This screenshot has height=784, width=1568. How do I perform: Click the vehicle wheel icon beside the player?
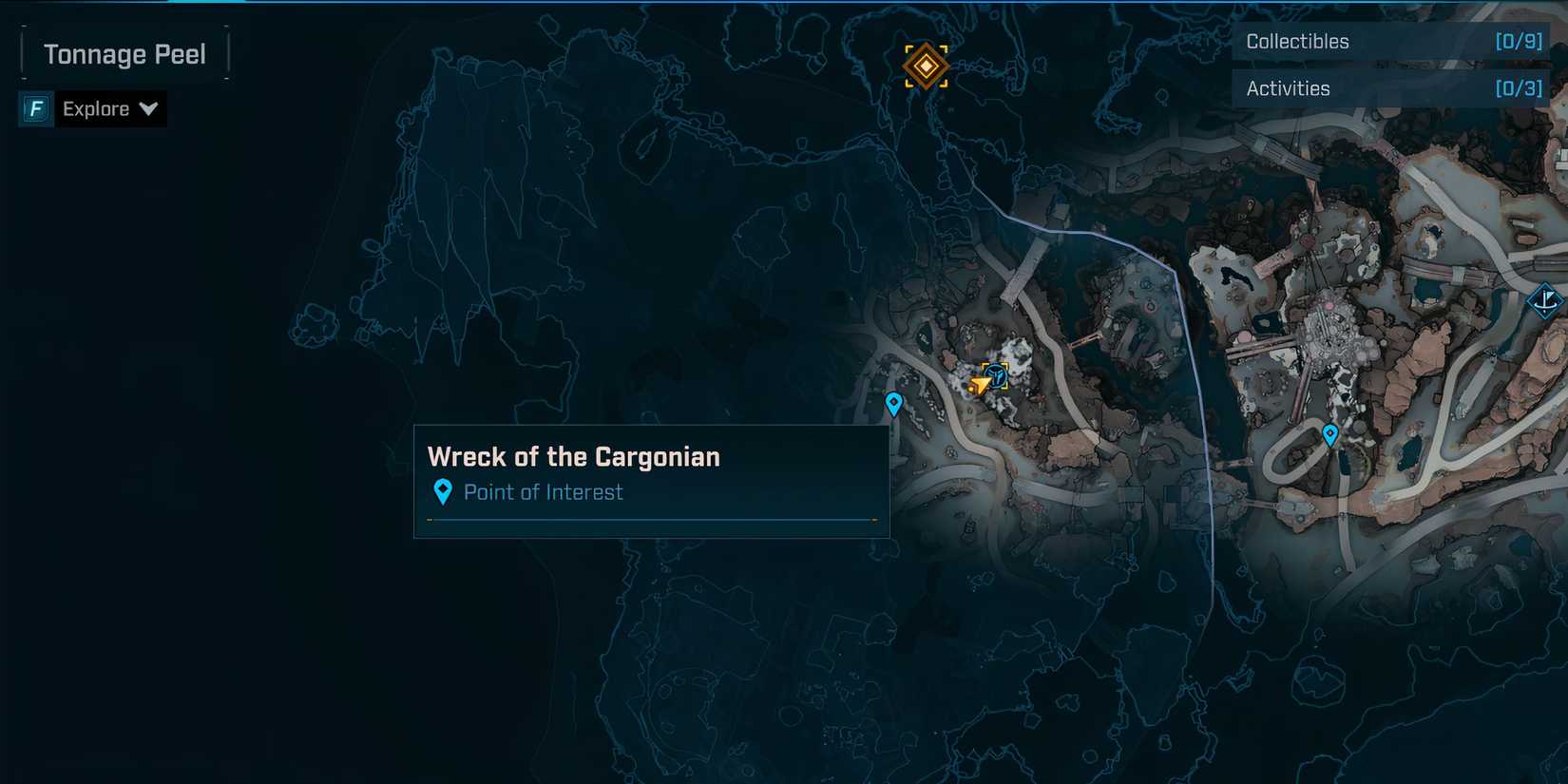[995, 375]
